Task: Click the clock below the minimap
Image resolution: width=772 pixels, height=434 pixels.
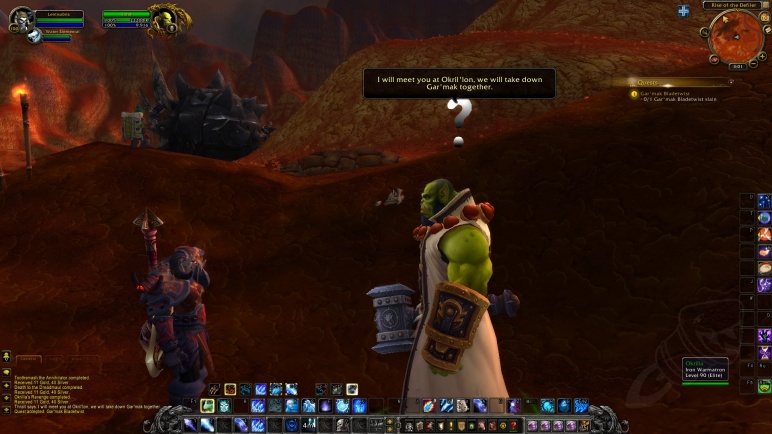Action: click(x=736, y=66)
